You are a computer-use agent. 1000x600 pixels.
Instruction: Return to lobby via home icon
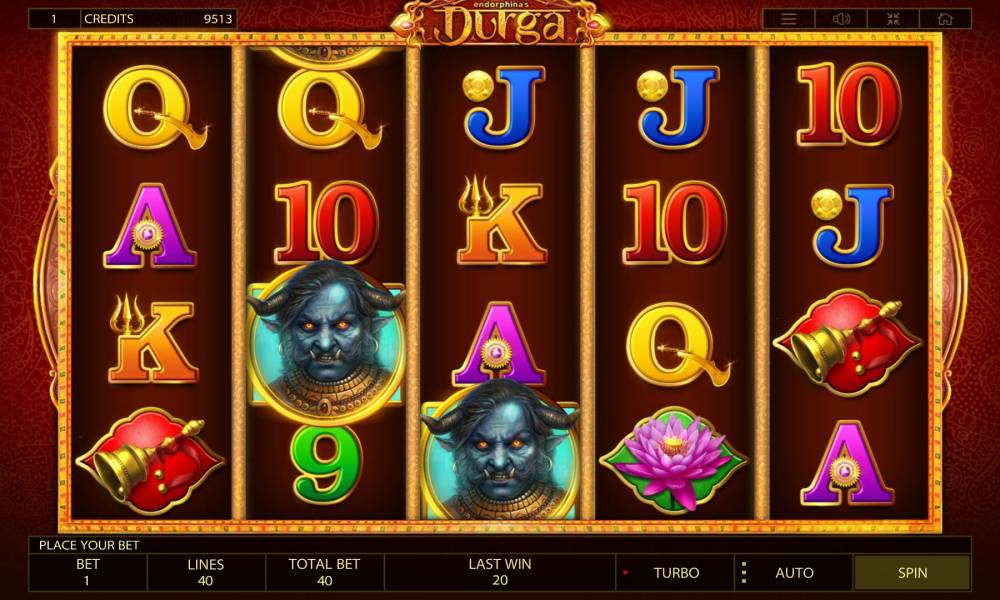tap(945, 19)
